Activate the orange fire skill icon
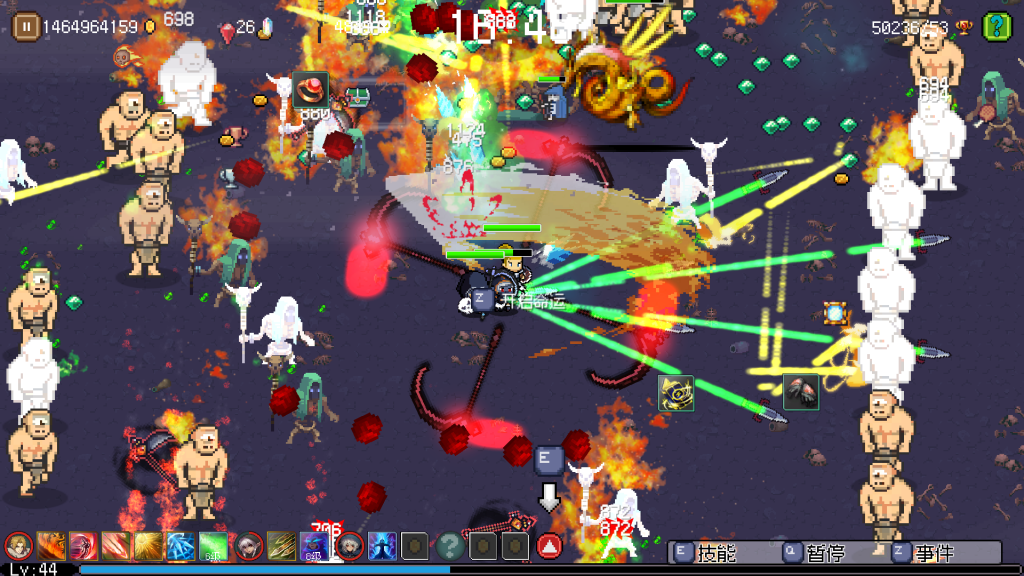This screenshot has height=576, width=1024. click(51, 546)
